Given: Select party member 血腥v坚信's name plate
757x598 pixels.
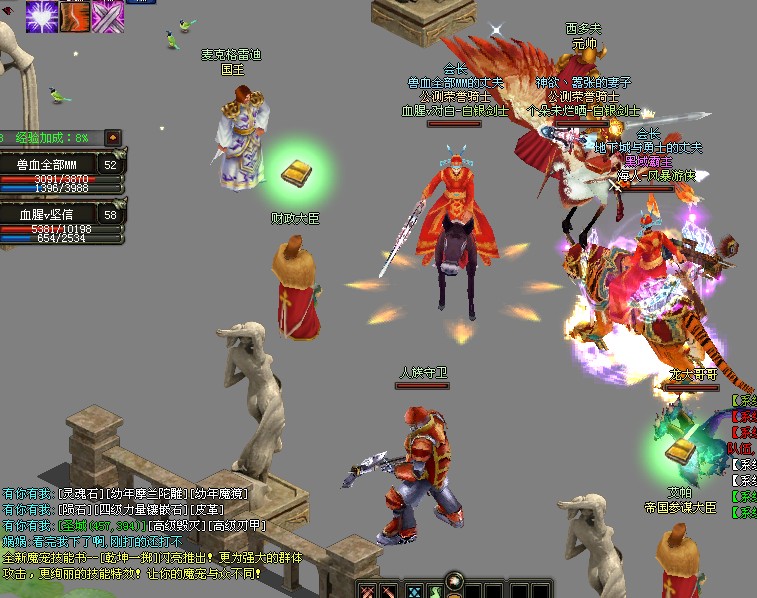Looking at the screenshot, I should pyautogui.click(x=48, y=214).
